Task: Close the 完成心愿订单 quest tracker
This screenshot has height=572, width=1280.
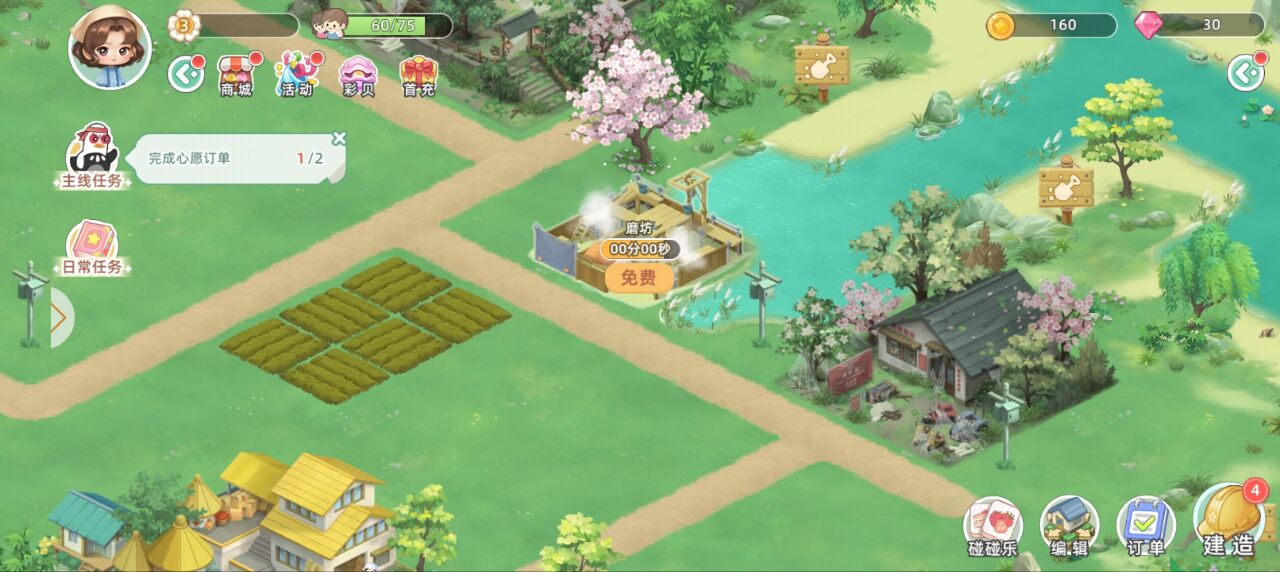Action: [339, 139]
